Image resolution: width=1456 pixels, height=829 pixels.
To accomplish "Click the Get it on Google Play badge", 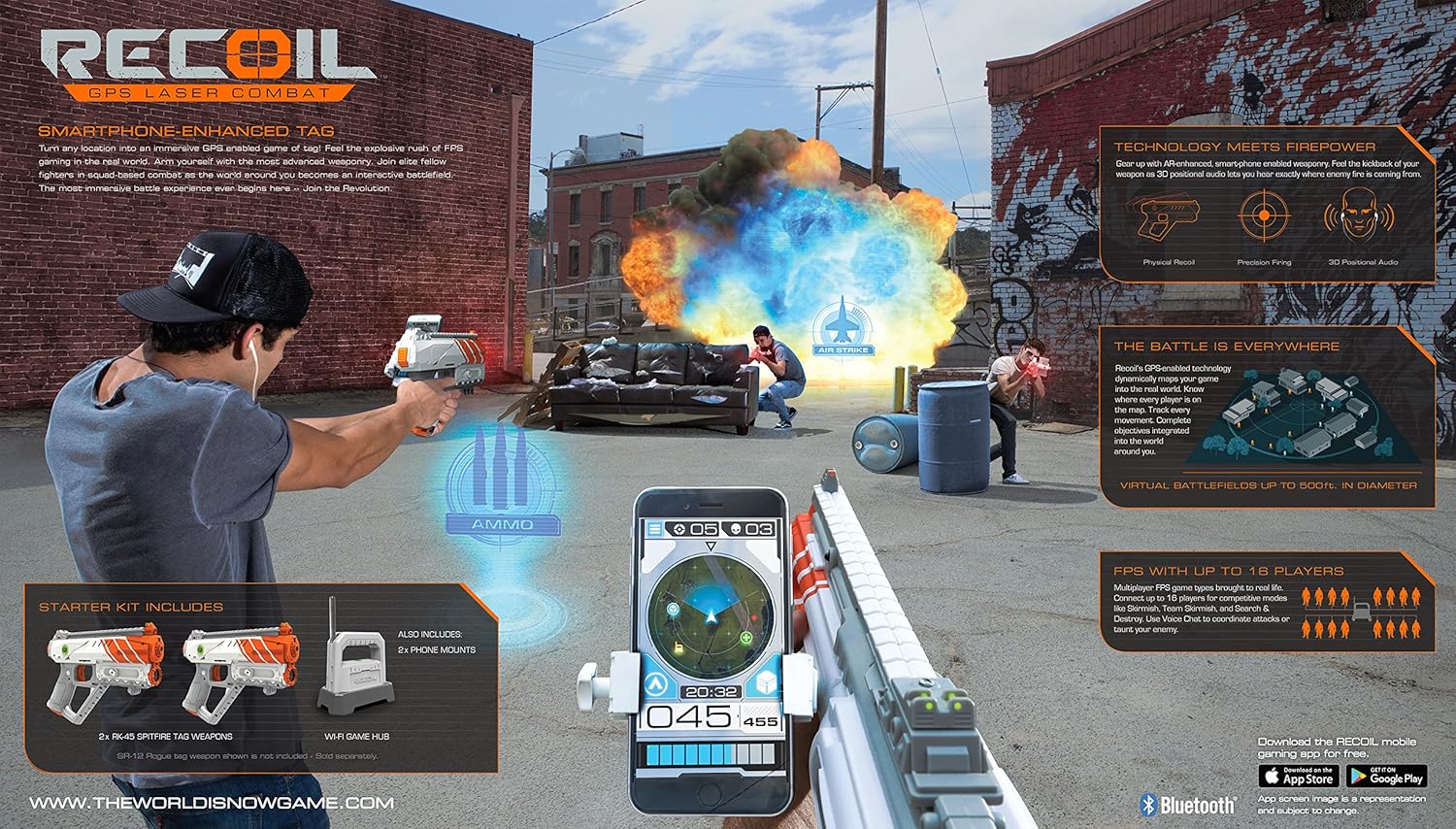I will click(1386, 778).
